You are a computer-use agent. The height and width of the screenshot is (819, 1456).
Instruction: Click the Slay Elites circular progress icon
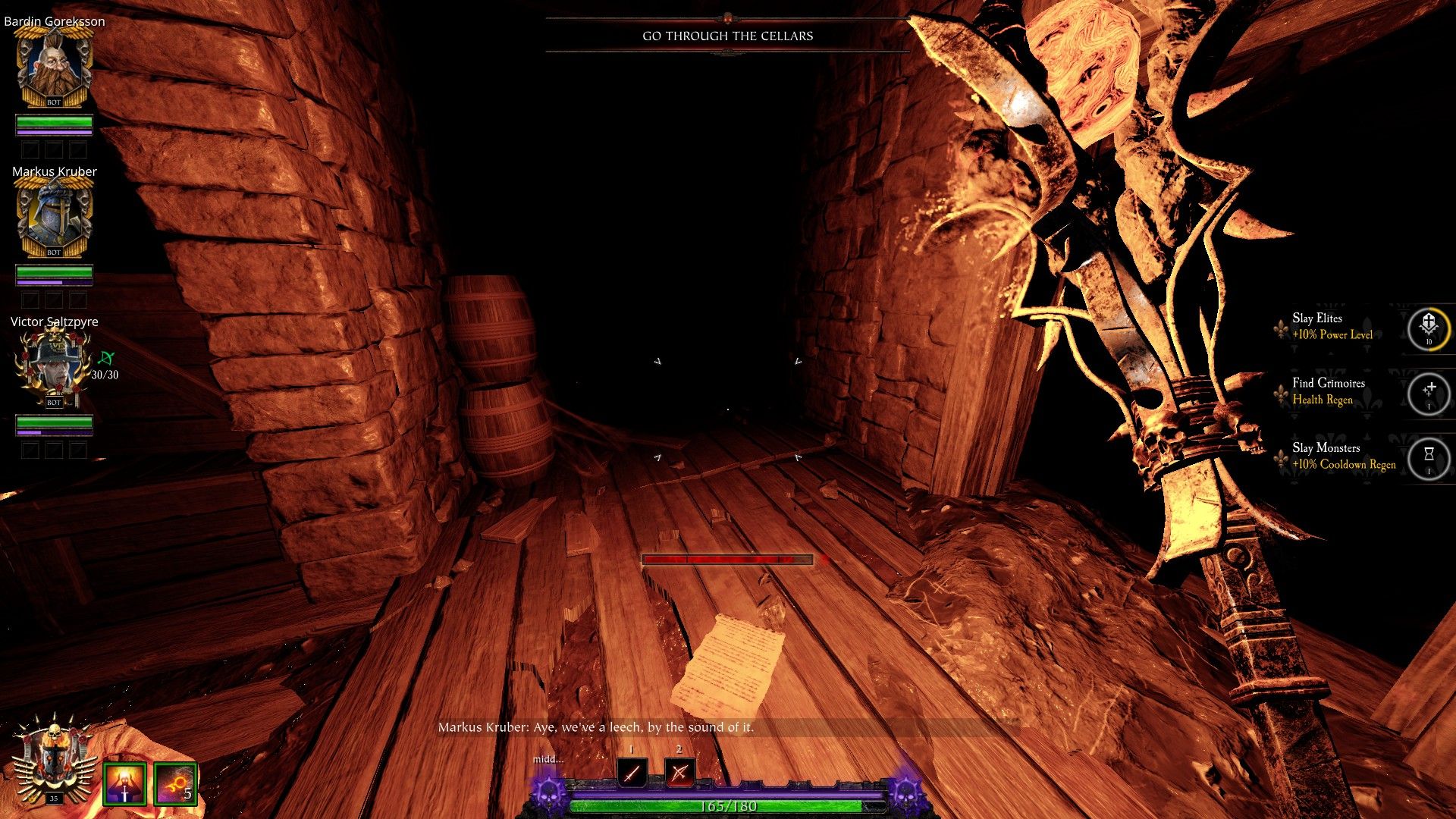point(1429,329)
